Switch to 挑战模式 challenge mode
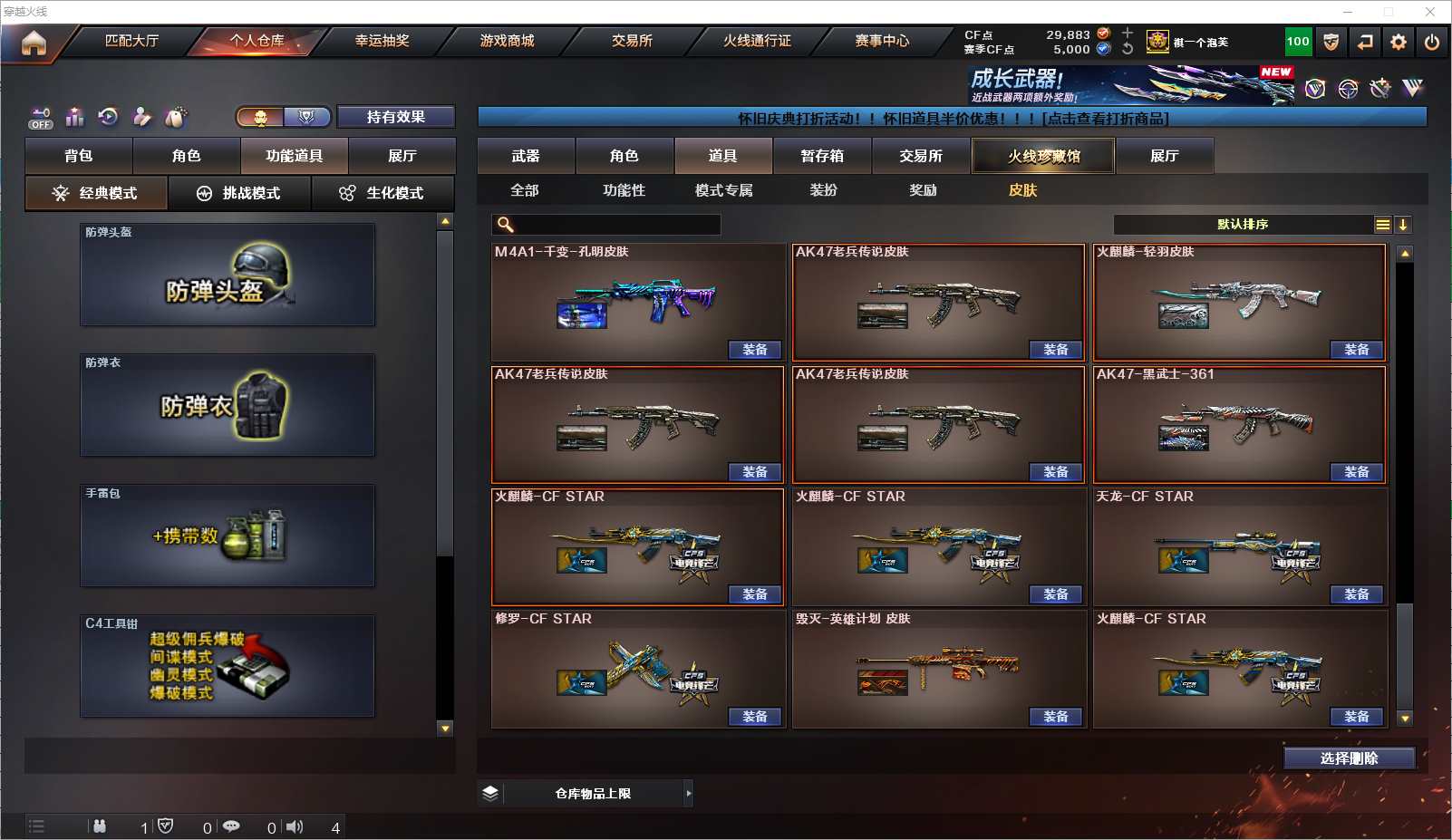The image size is (1452, 840). click(x=239, y=193)
